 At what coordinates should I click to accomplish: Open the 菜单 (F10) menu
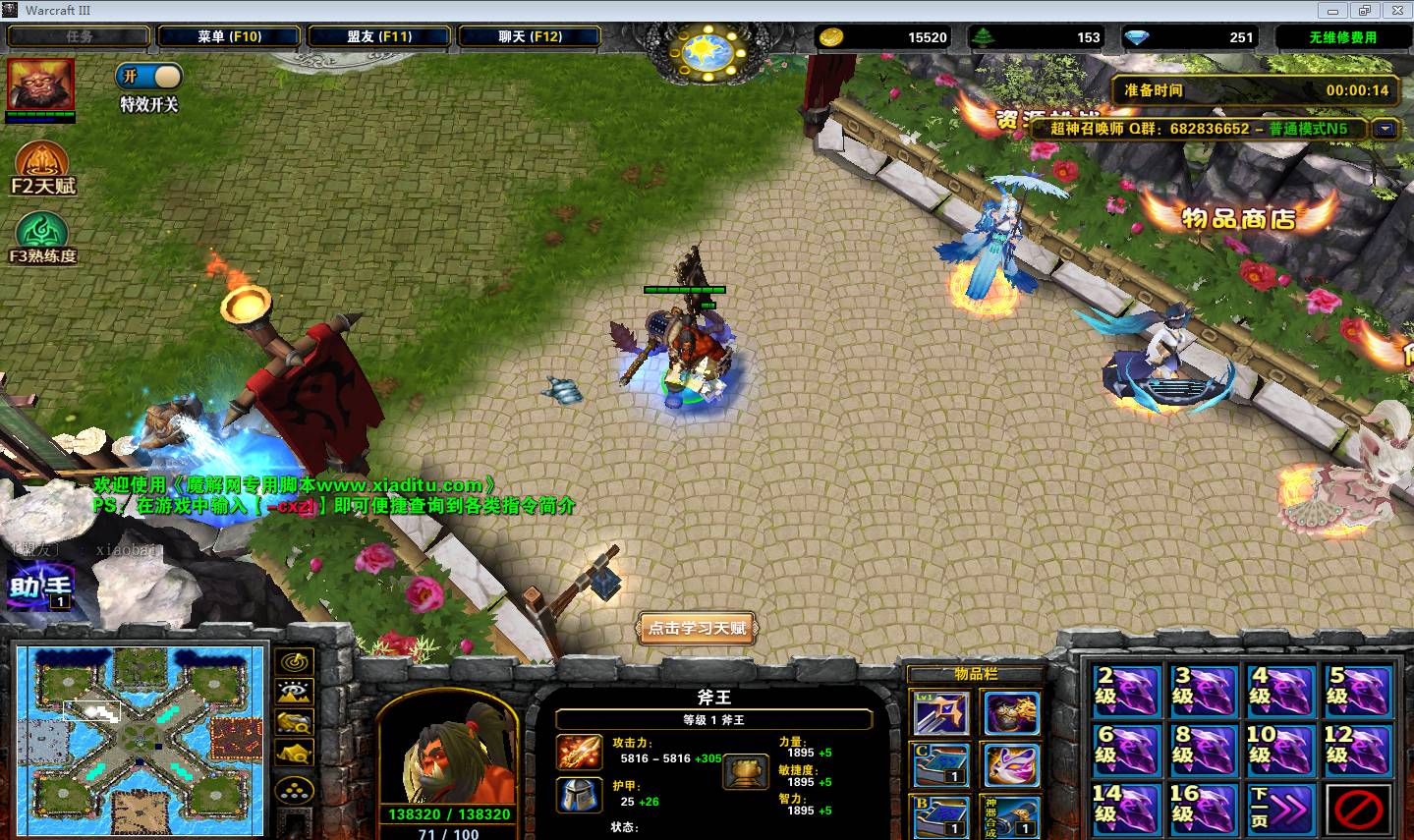tap(229, 36)
